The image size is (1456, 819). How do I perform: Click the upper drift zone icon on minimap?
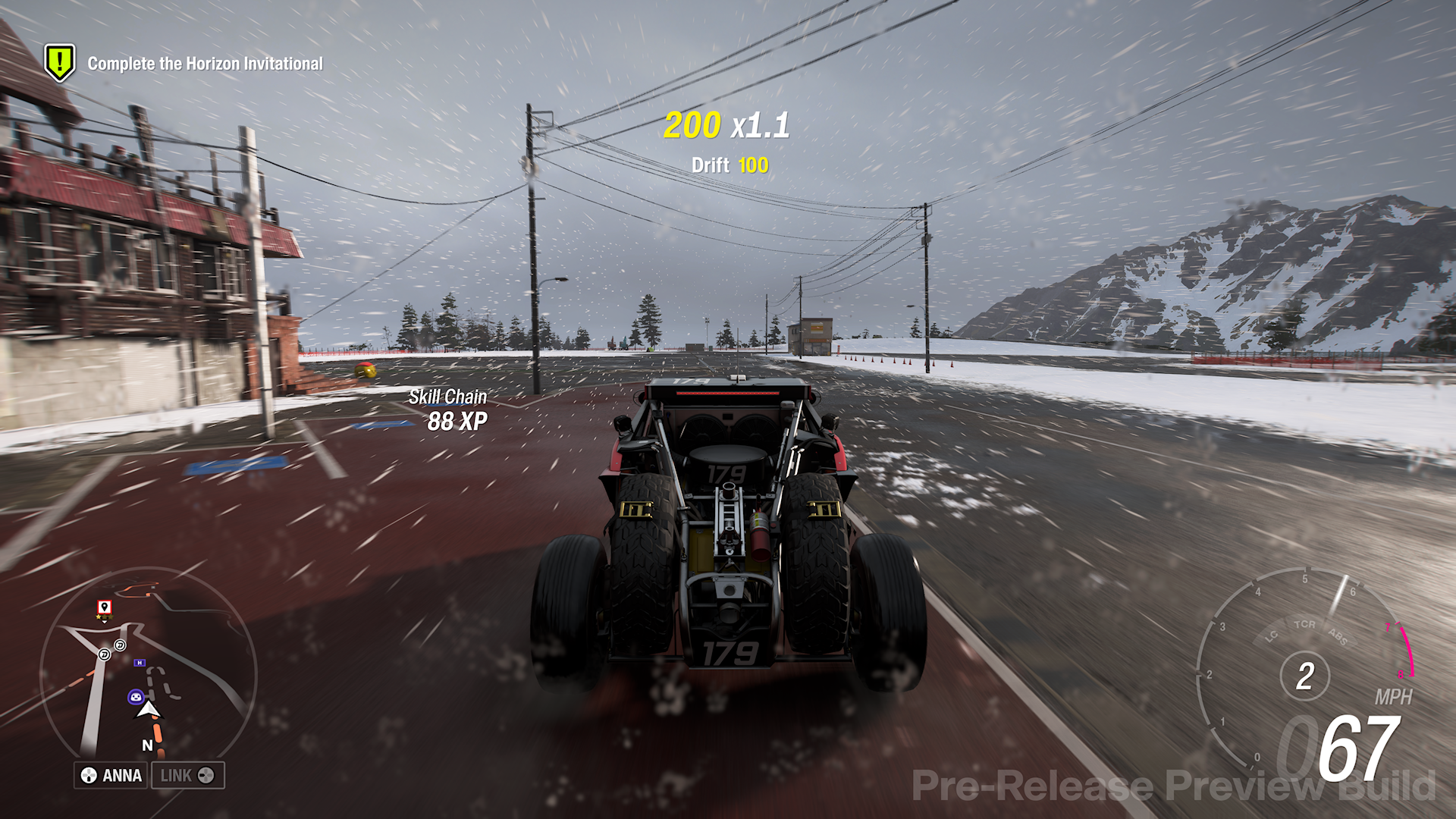coord(120,646)
